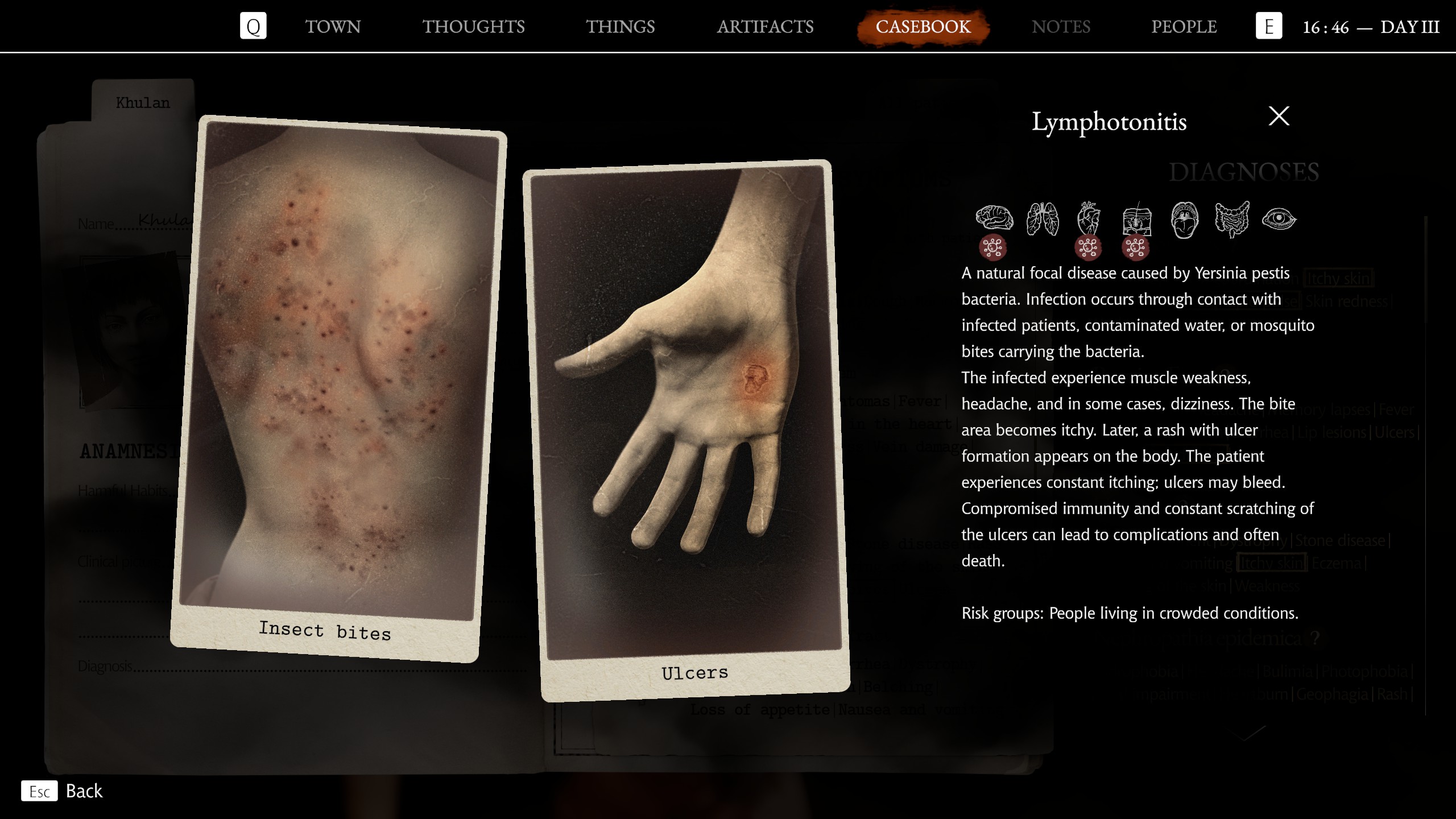1456x819 pixels.
Task: Open the Thoughts tab
Action: click(x=473, y=27)
